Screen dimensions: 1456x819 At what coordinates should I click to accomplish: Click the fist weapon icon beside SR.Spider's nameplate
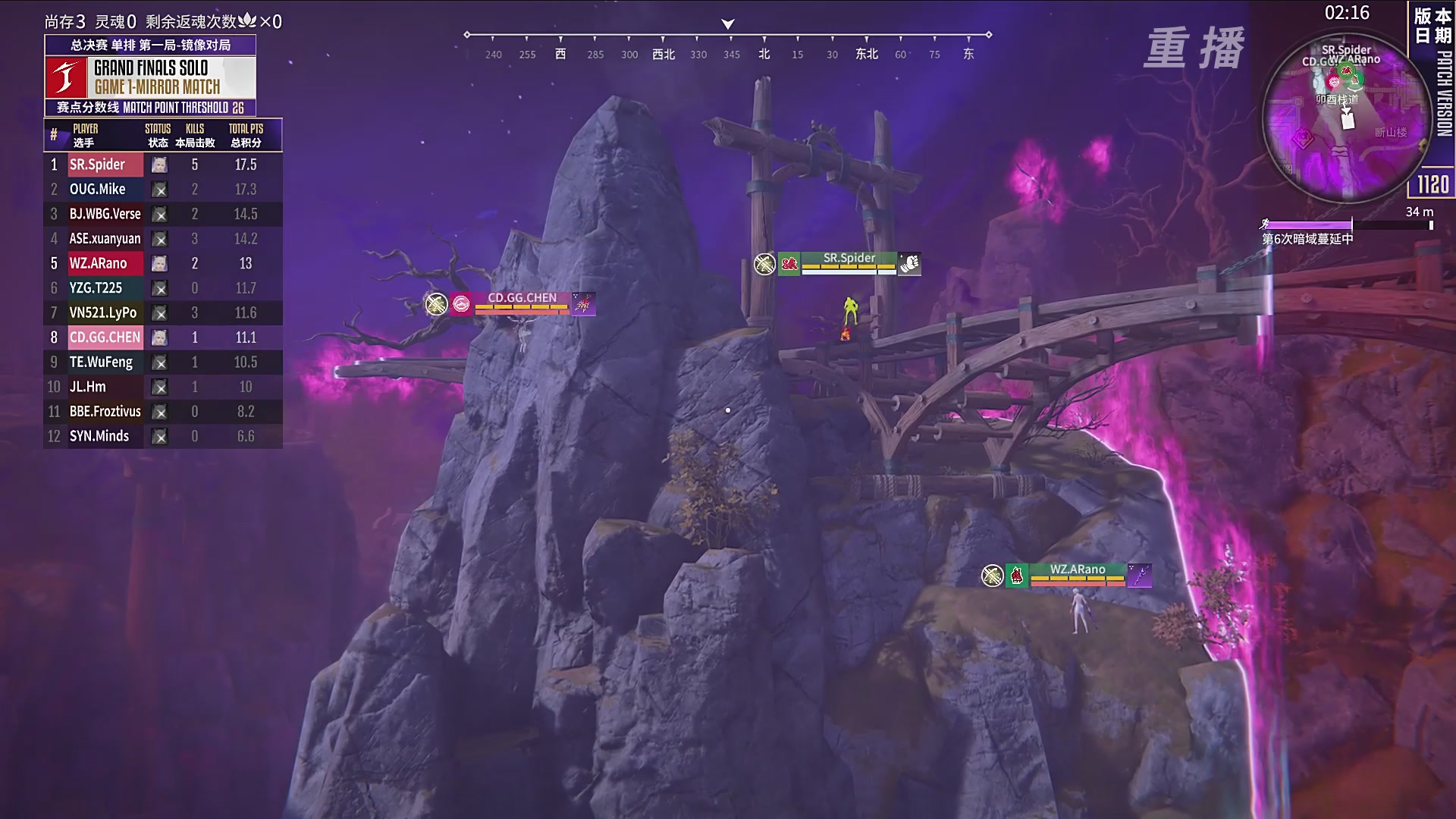point(909,264)
